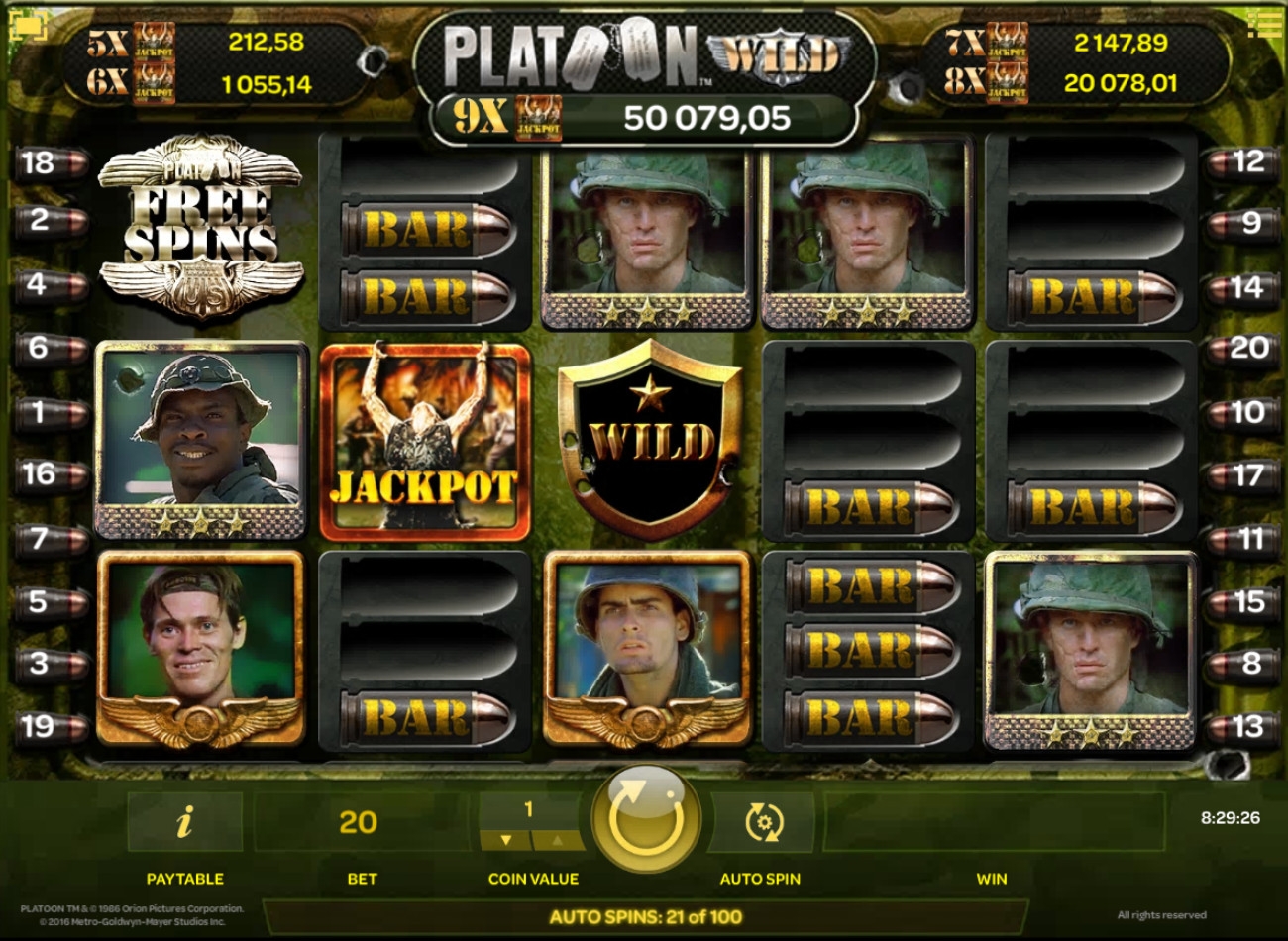
Task: Select payline 19 bullet marker
Action: [47, 727]
